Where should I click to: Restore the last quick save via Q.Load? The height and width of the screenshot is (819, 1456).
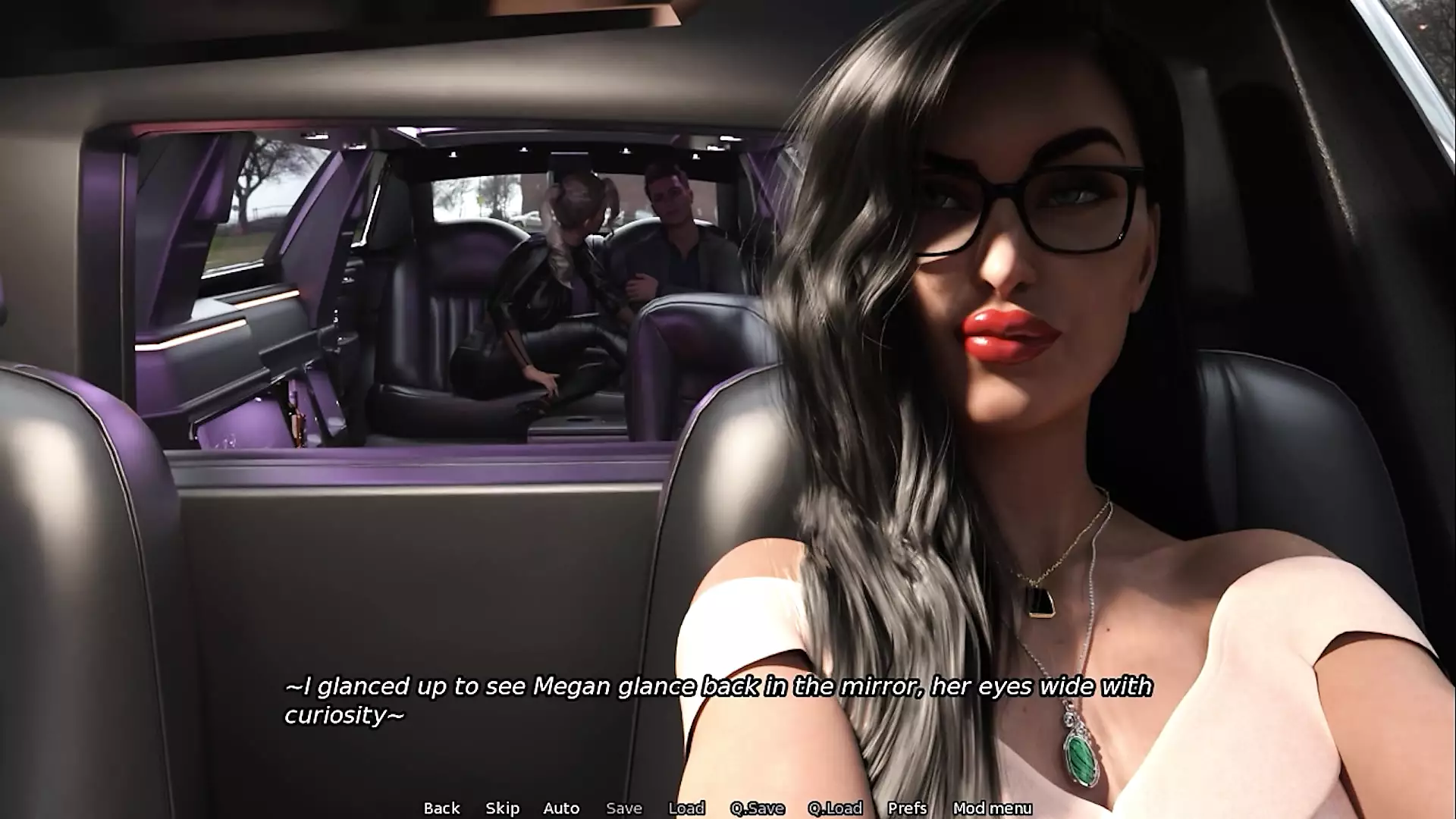(836, 808)
